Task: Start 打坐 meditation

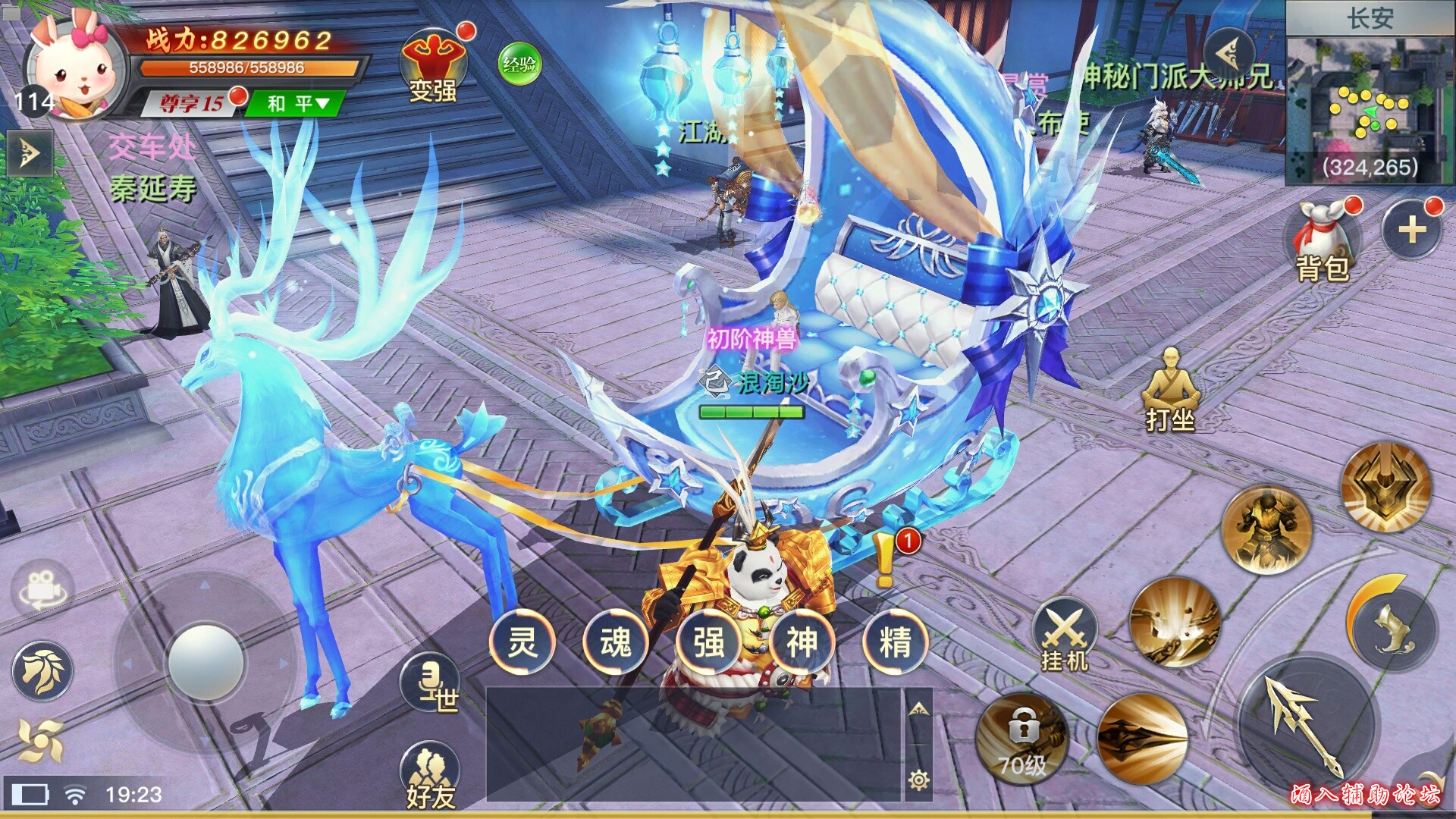Action: (x=1170, y=391)
